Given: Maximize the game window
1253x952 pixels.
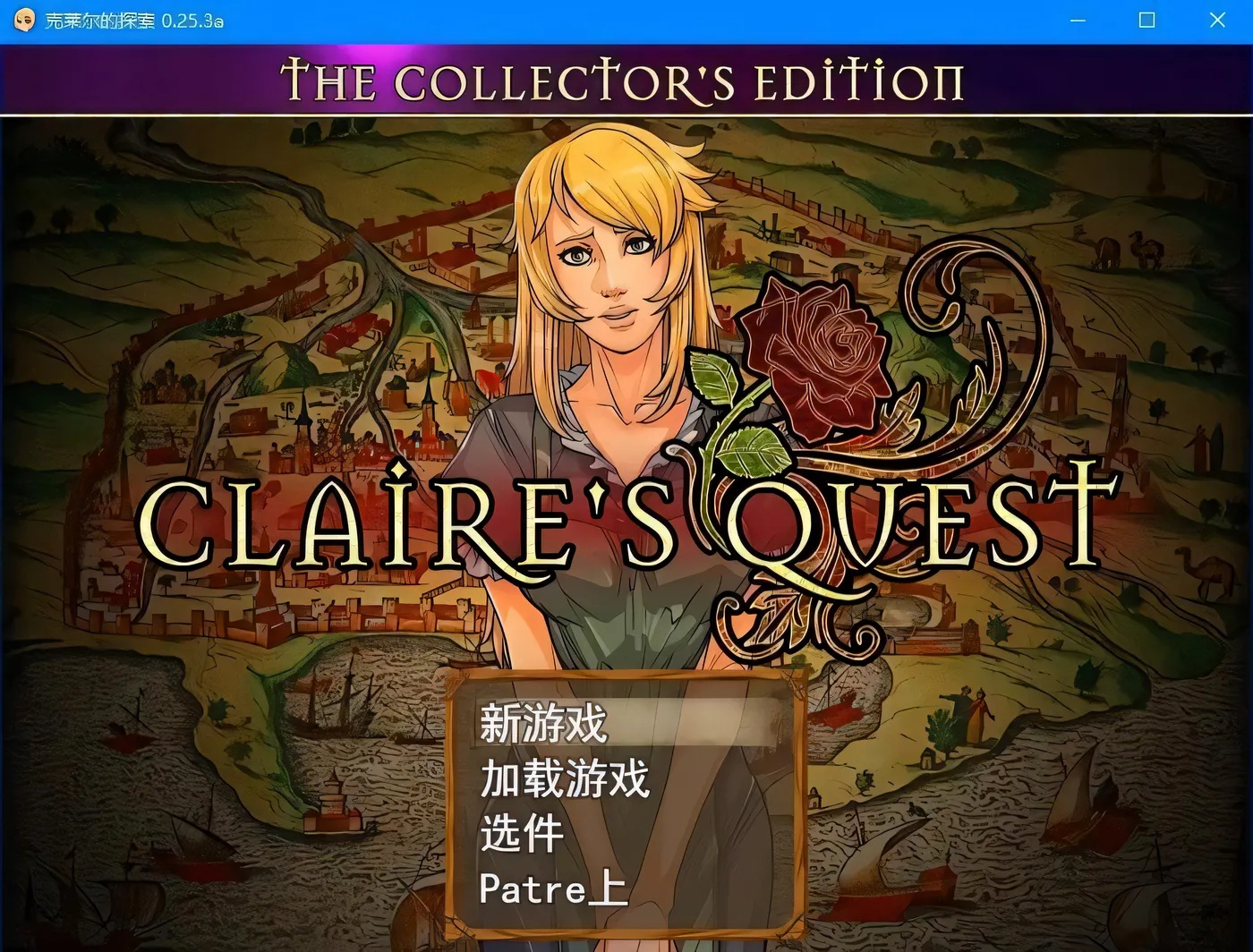Looking at the screenshot, I should click(1146, 20).
